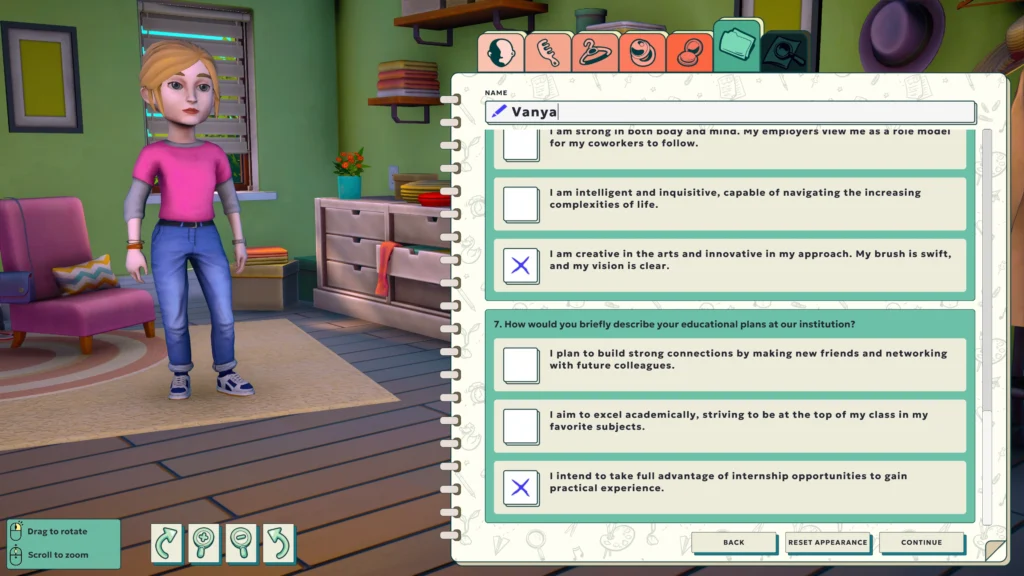Switch to the hair comb tab

click(x=547, y=52)
